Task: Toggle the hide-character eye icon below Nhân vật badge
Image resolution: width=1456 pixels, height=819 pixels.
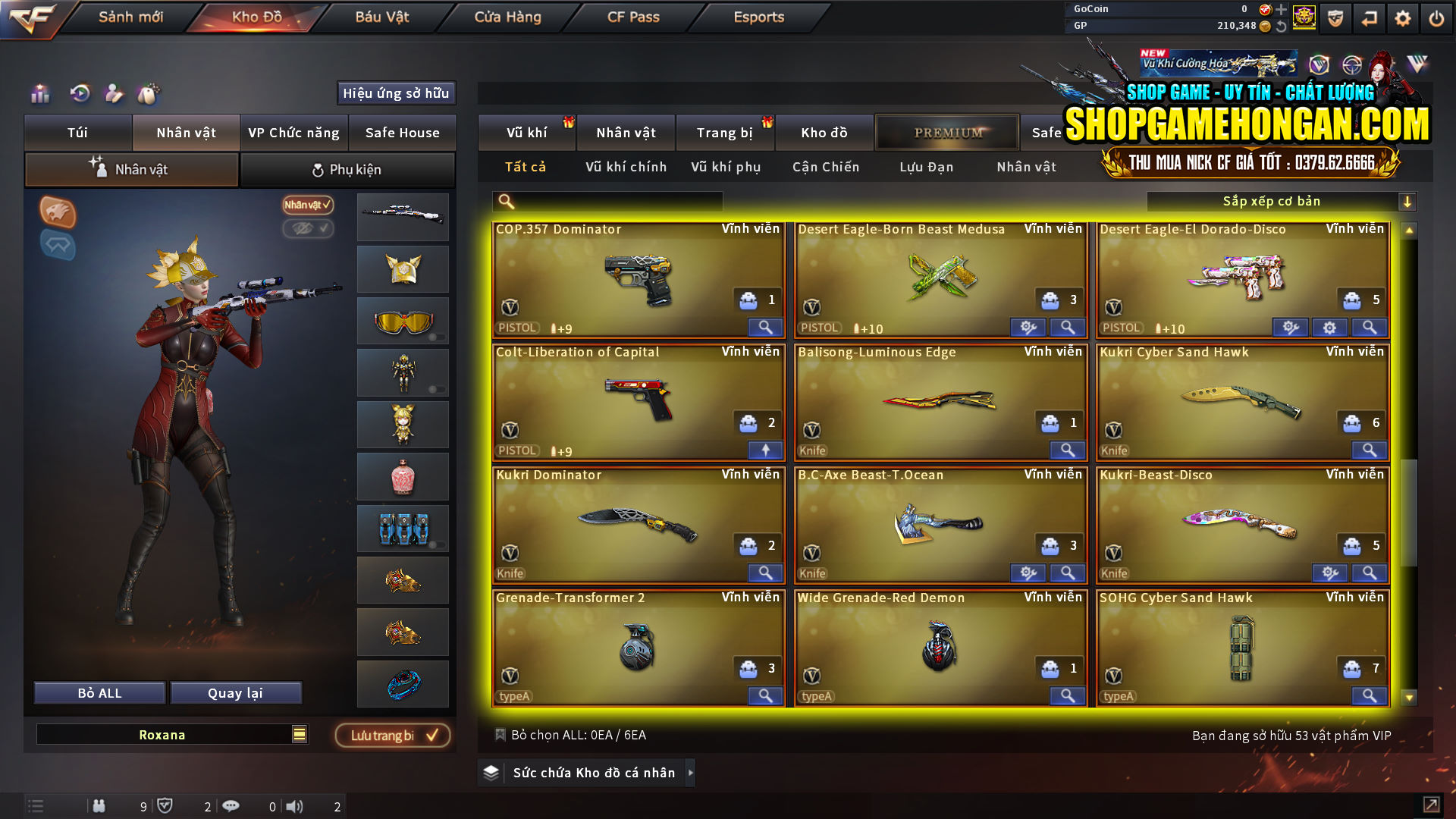Action: [x=309, y=230]
